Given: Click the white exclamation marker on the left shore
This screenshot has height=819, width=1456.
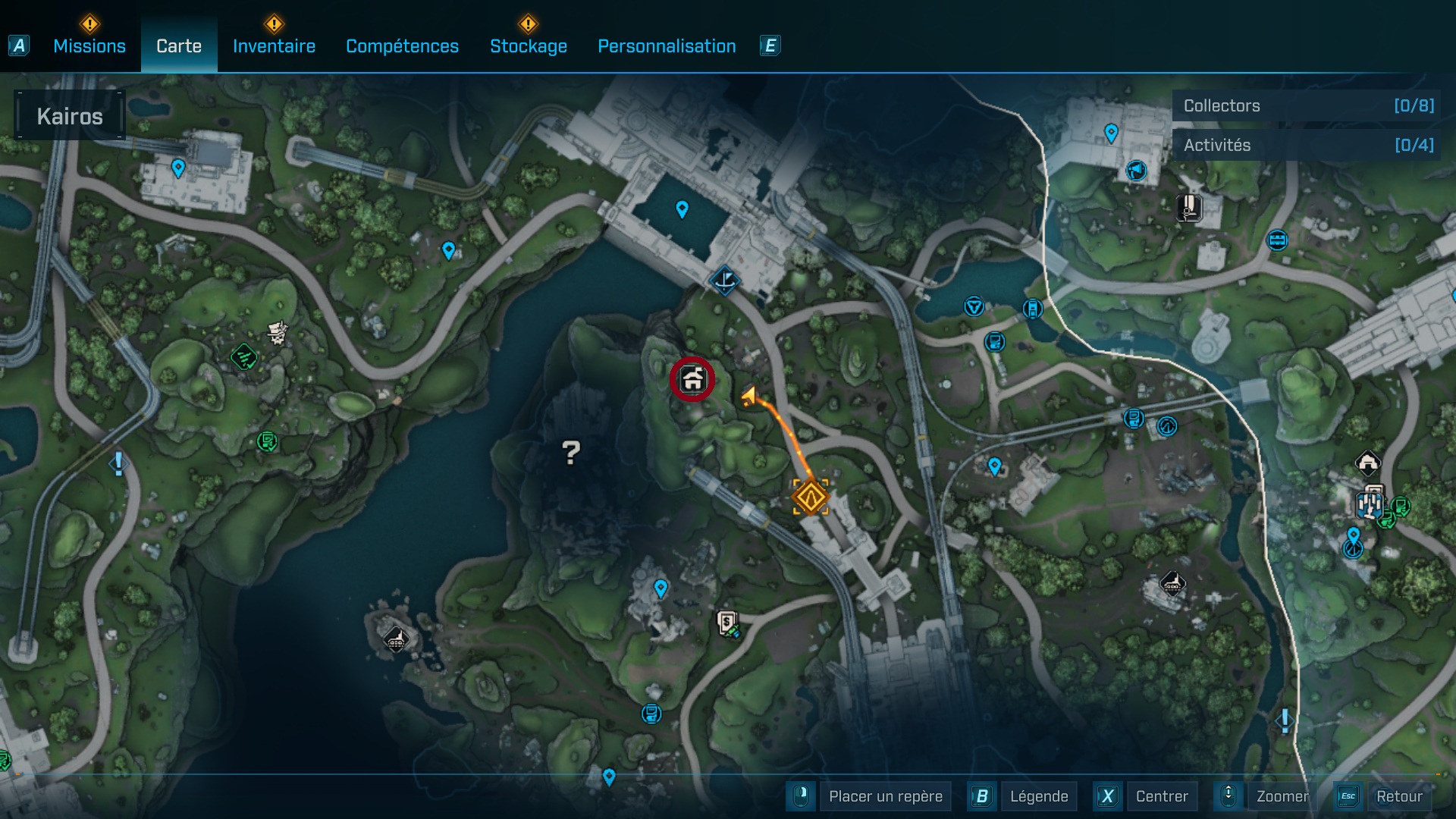Looking at the screenshot, I should pos(118,463).
